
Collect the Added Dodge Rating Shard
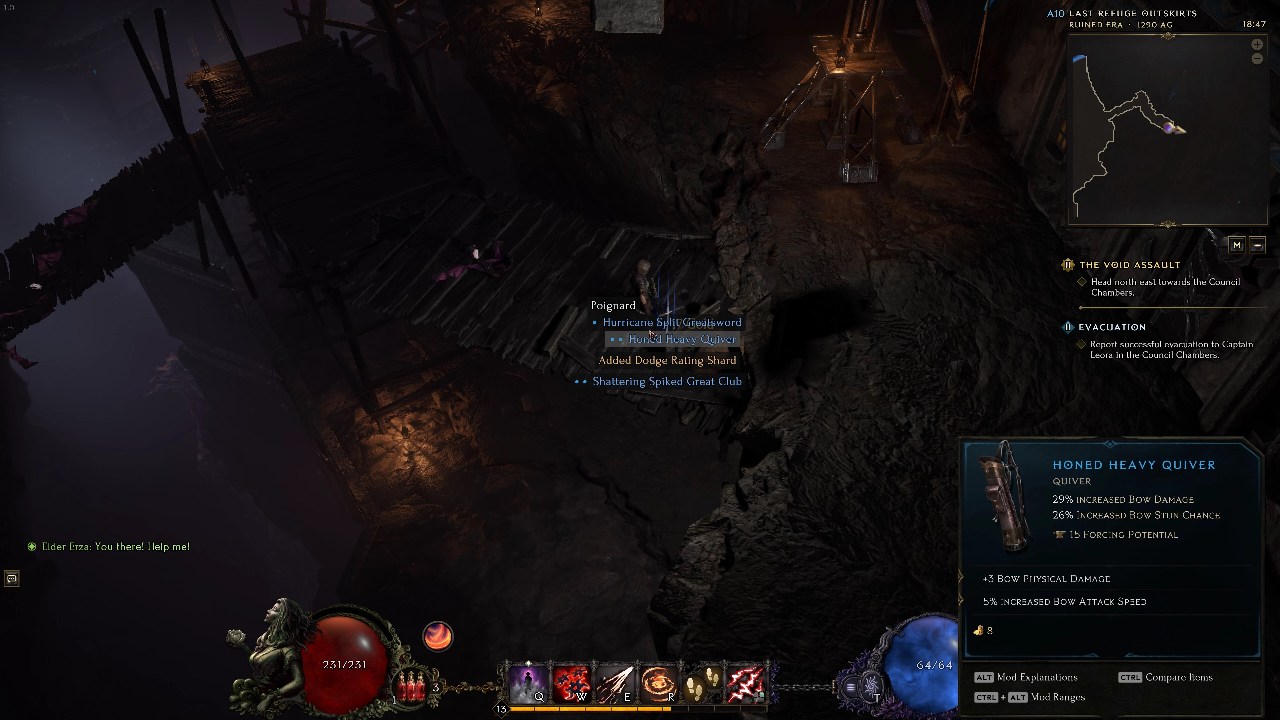[x=667, y=360]
